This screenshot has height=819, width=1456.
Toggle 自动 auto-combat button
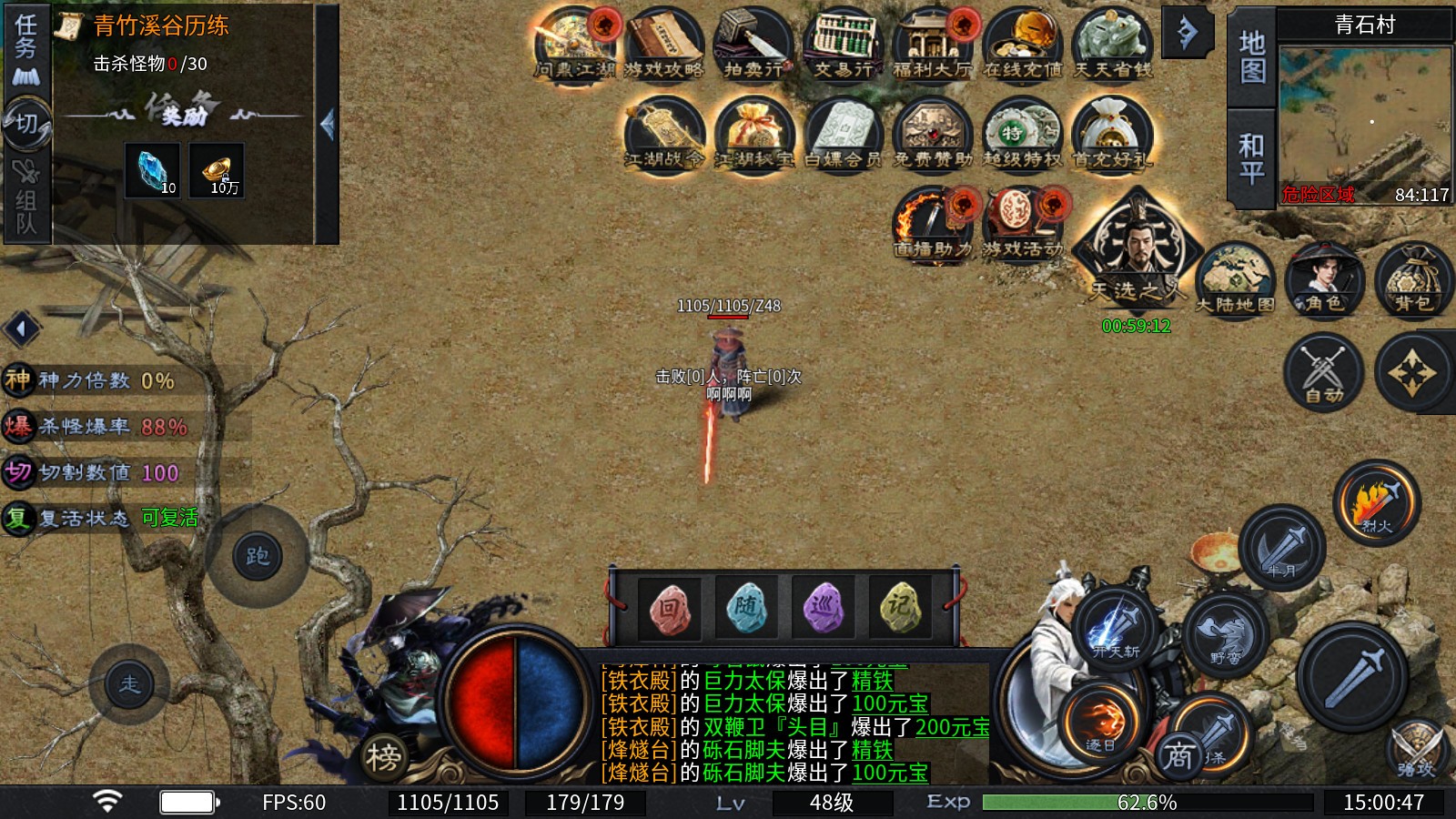click(x=1324, y=371)
